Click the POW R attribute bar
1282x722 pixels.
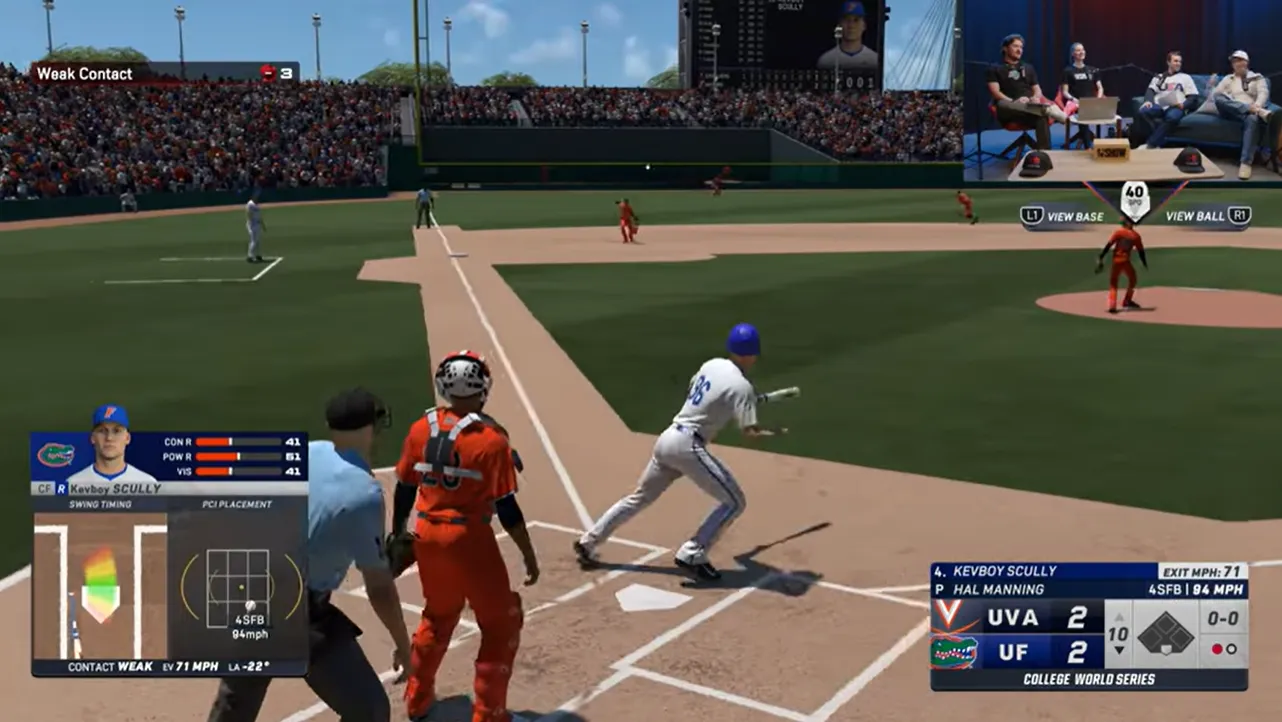(236, 456)
